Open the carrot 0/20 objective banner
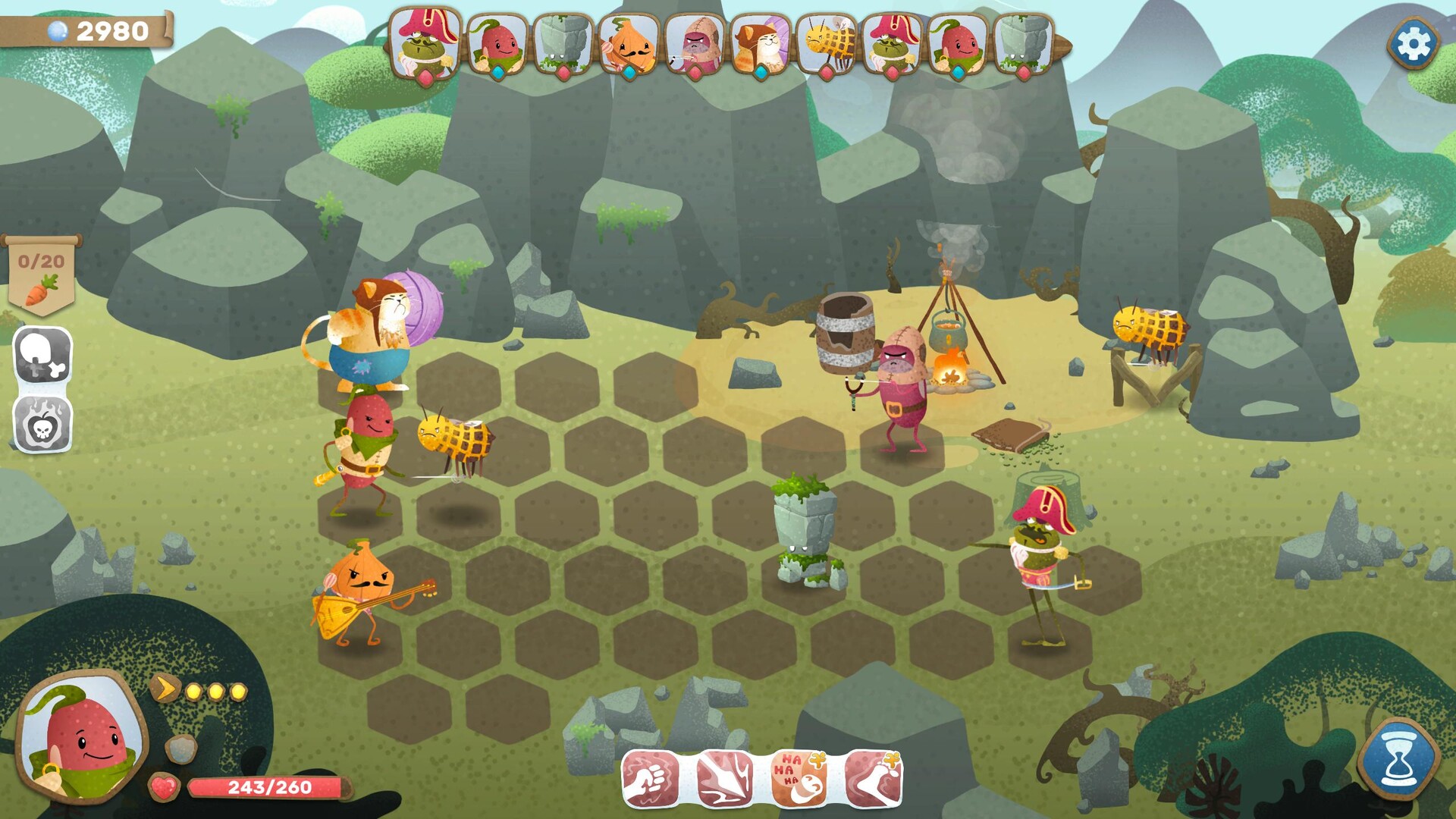Screen dimensions: 1456x819 tap(42, 275)
